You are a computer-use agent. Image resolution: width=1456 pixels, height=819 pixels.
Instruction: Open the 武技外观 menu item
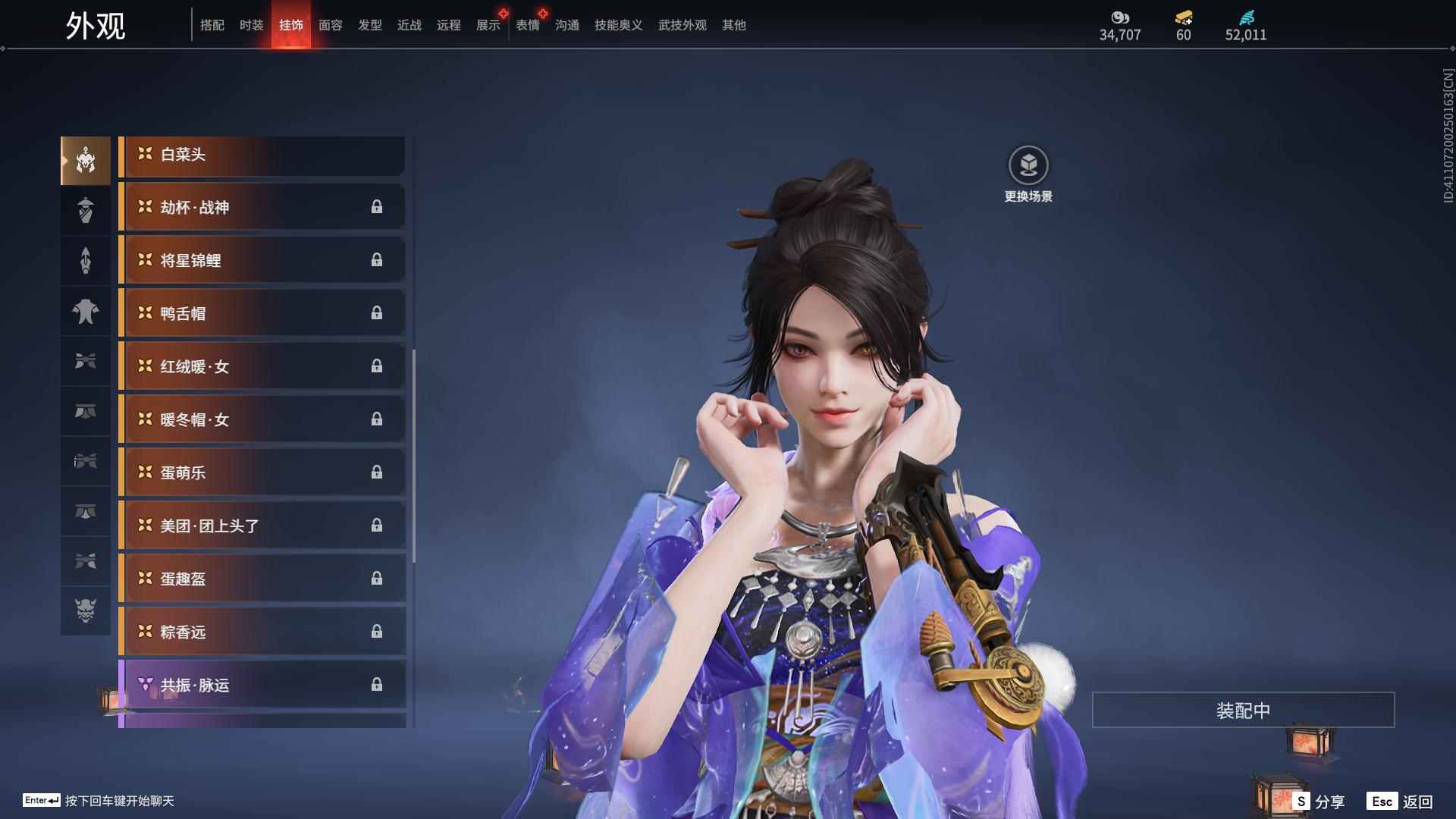(682, 25)
